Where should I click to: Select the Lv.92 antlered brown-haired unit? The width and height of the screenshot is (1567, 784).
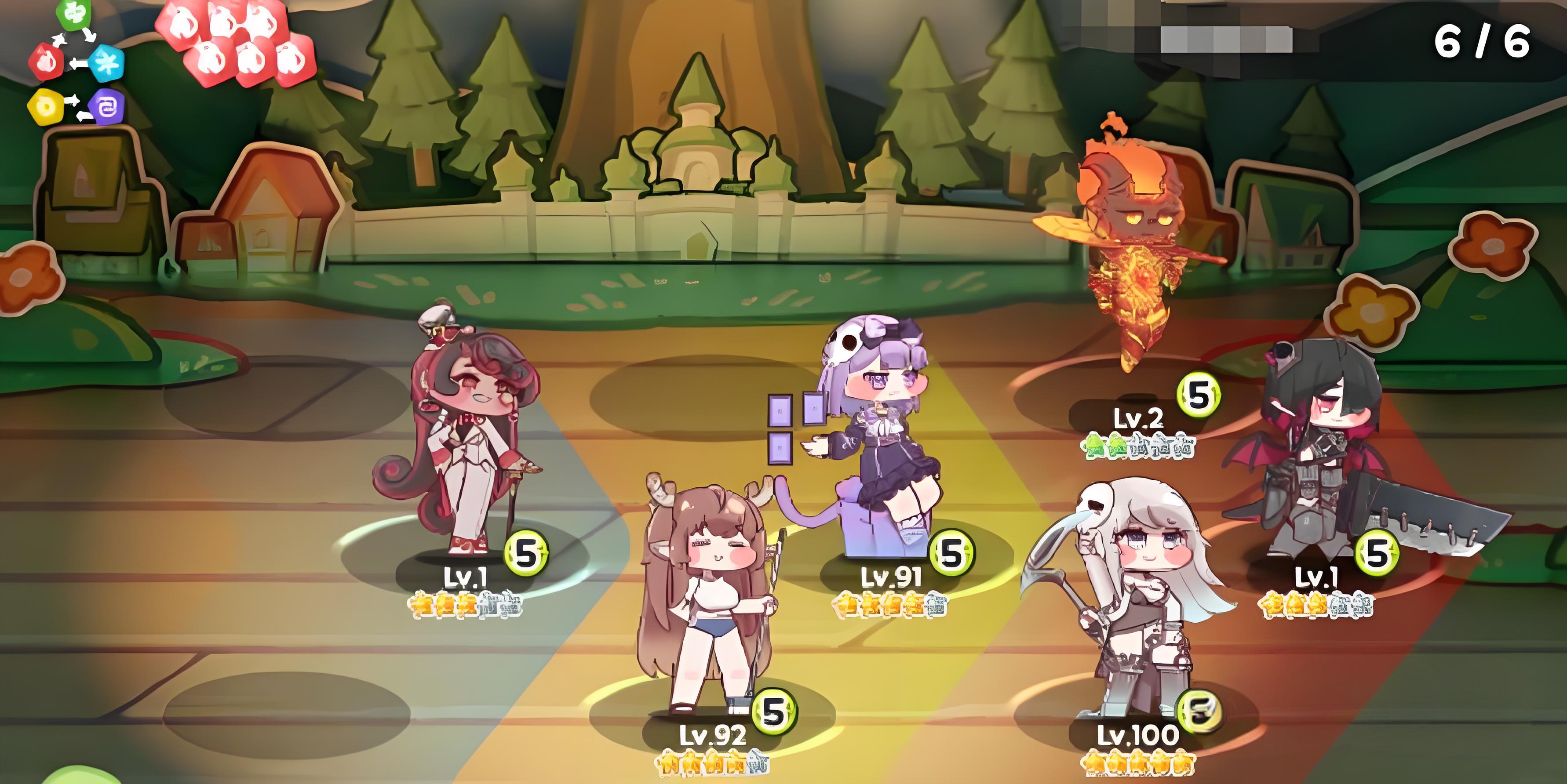[x=706, y=602]
